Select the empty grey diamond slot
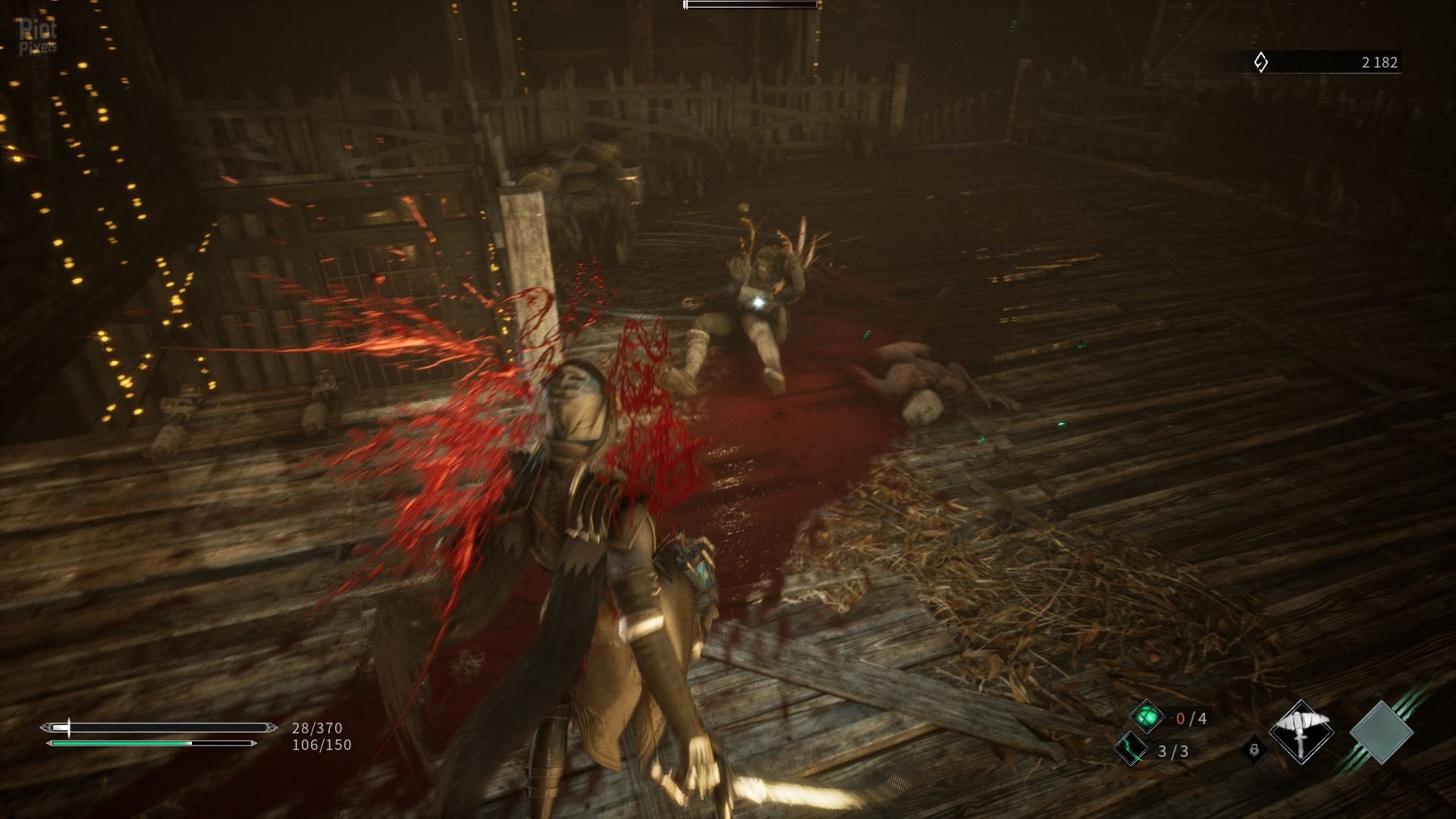This screenshot has width=1456, height=819. pyautogui.click(x=1381, y=733)
